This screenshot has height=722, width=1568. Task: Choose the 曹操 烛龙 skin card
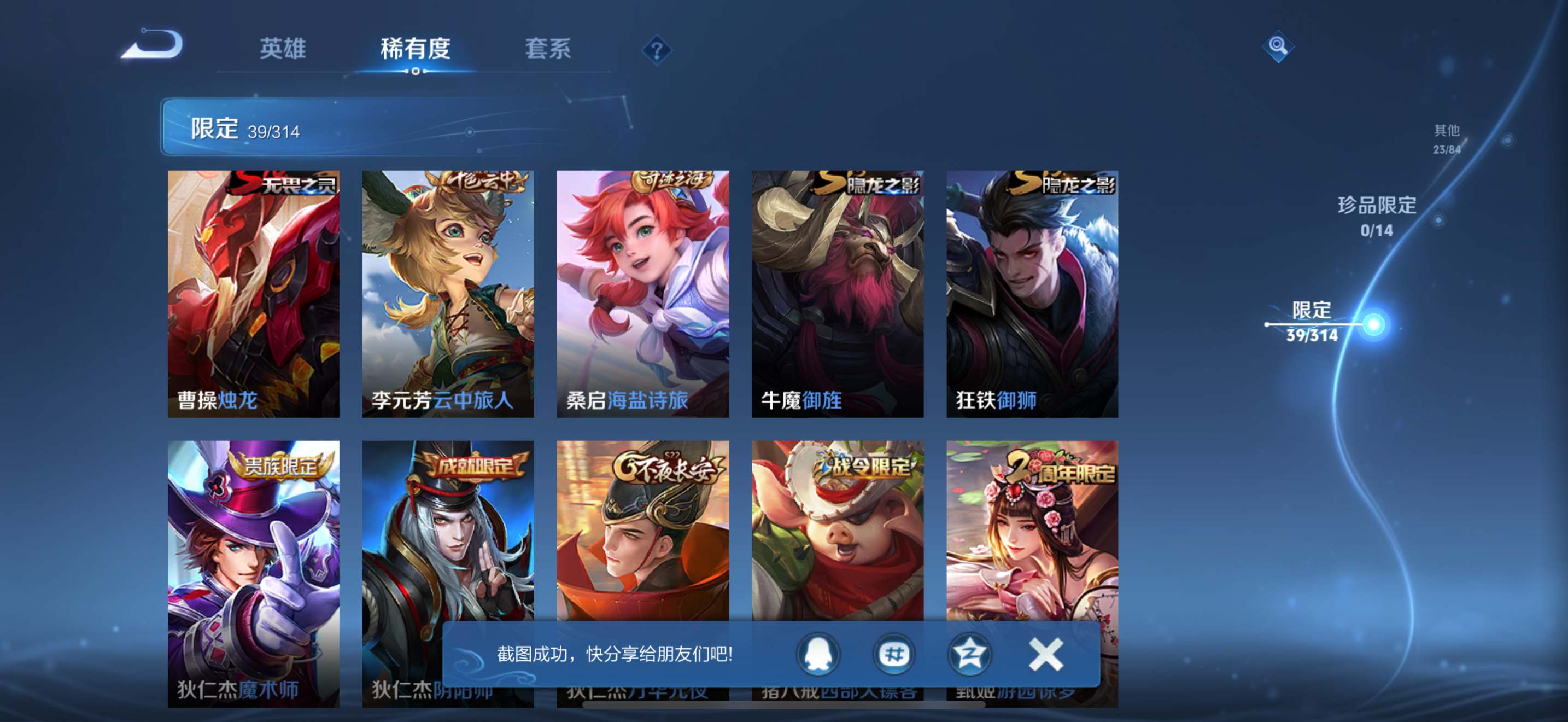pyautogui.click(x=253, y=293)
